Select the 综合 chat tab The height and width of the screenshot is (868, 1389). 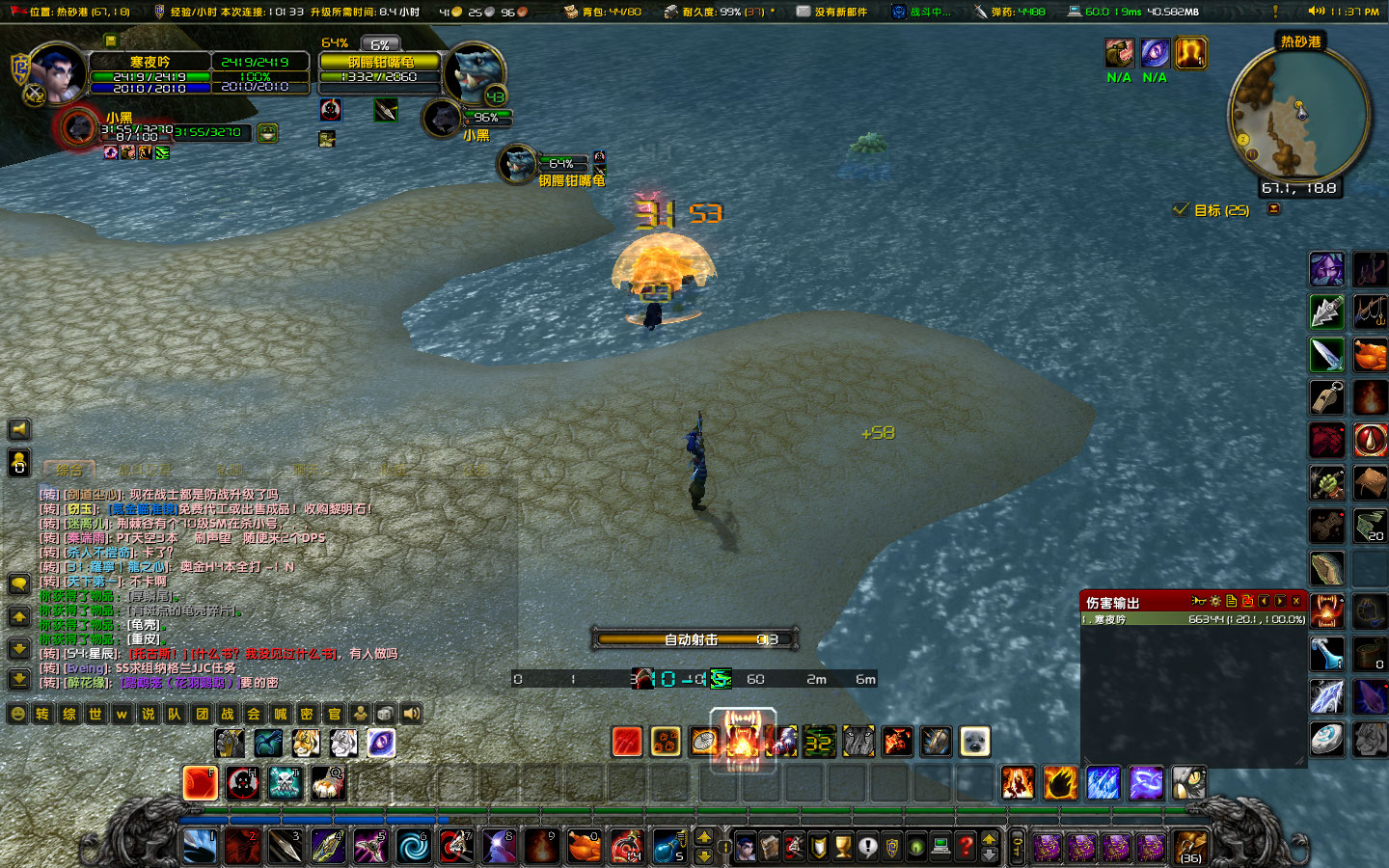click(69, 471)
